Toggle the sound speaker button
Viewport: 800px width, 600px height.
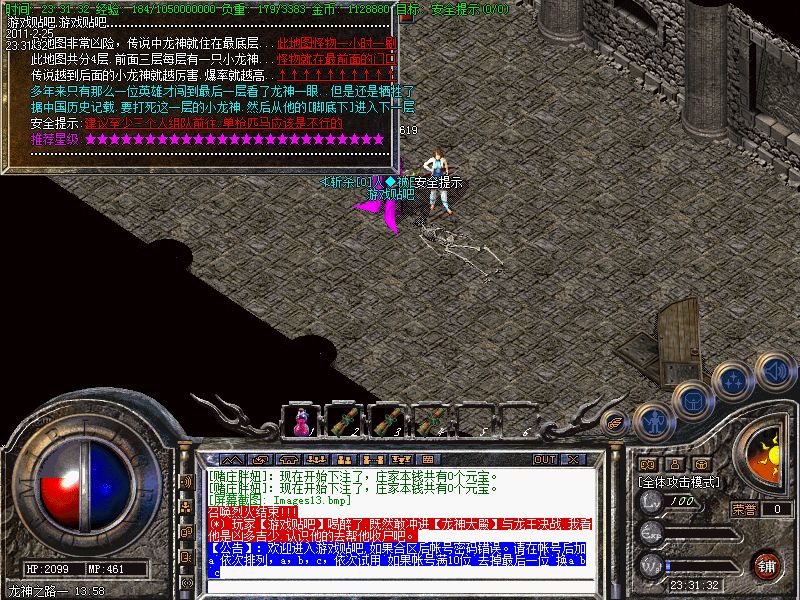coord(773,369)
